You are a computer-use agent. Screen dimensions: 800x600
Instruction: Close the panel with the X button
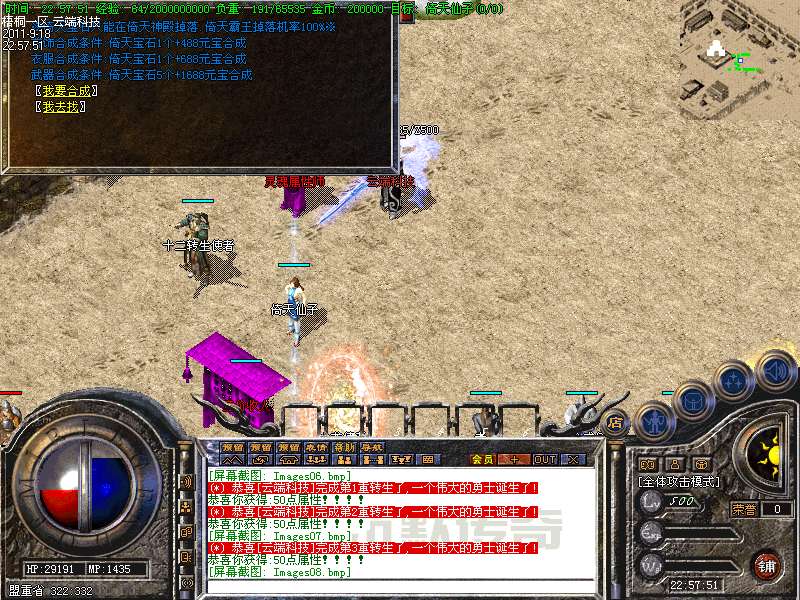coord(574,459)
